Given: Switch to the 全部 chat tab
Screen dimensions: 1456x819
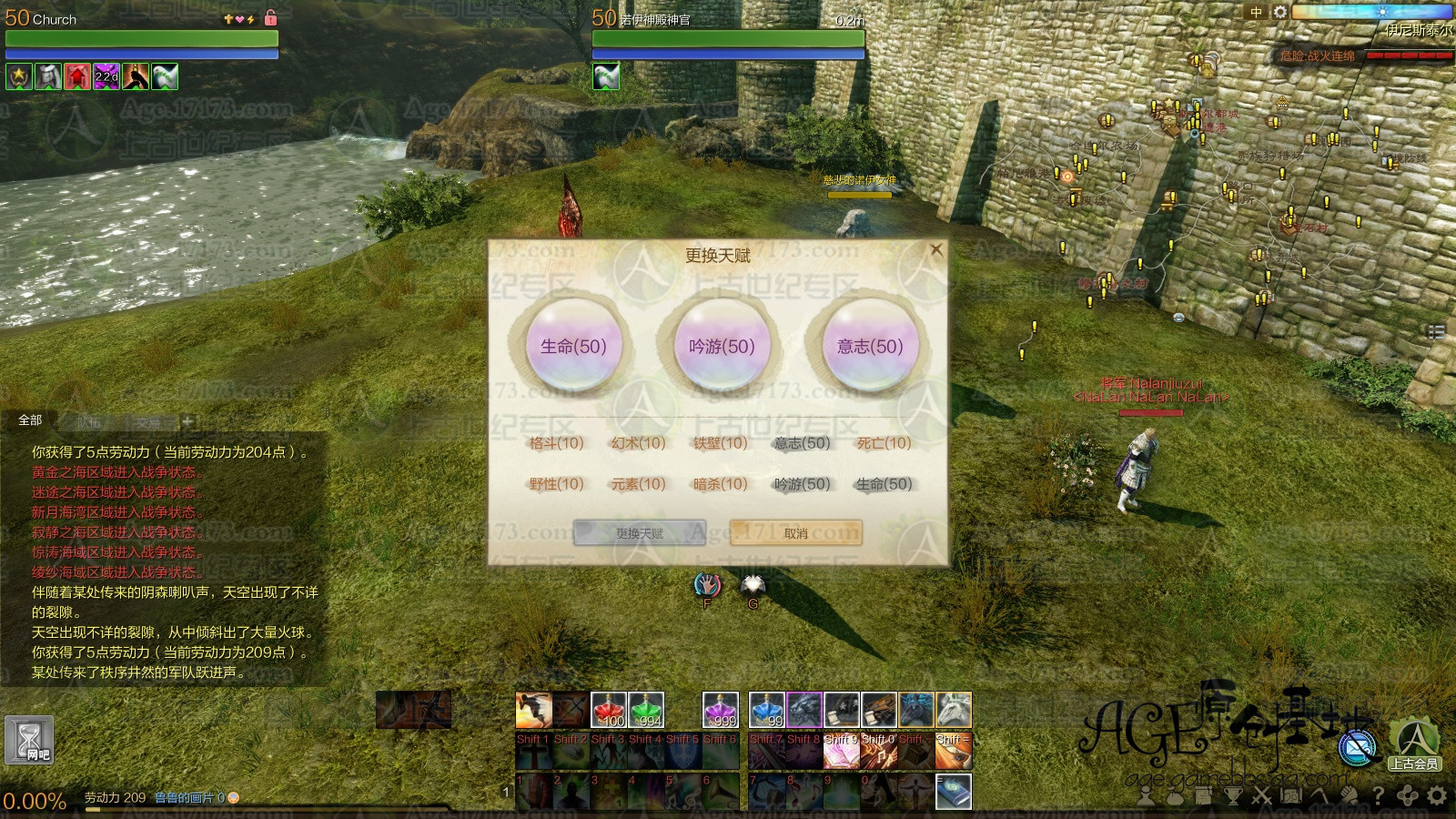Looking at the screenshot, I should coord(30,420).
